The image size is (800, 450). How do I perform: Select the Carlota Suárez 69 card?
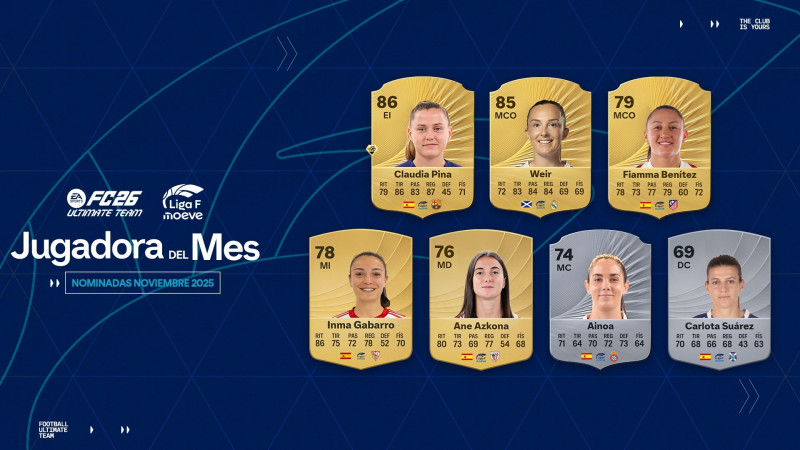click(x=718, y=298)
